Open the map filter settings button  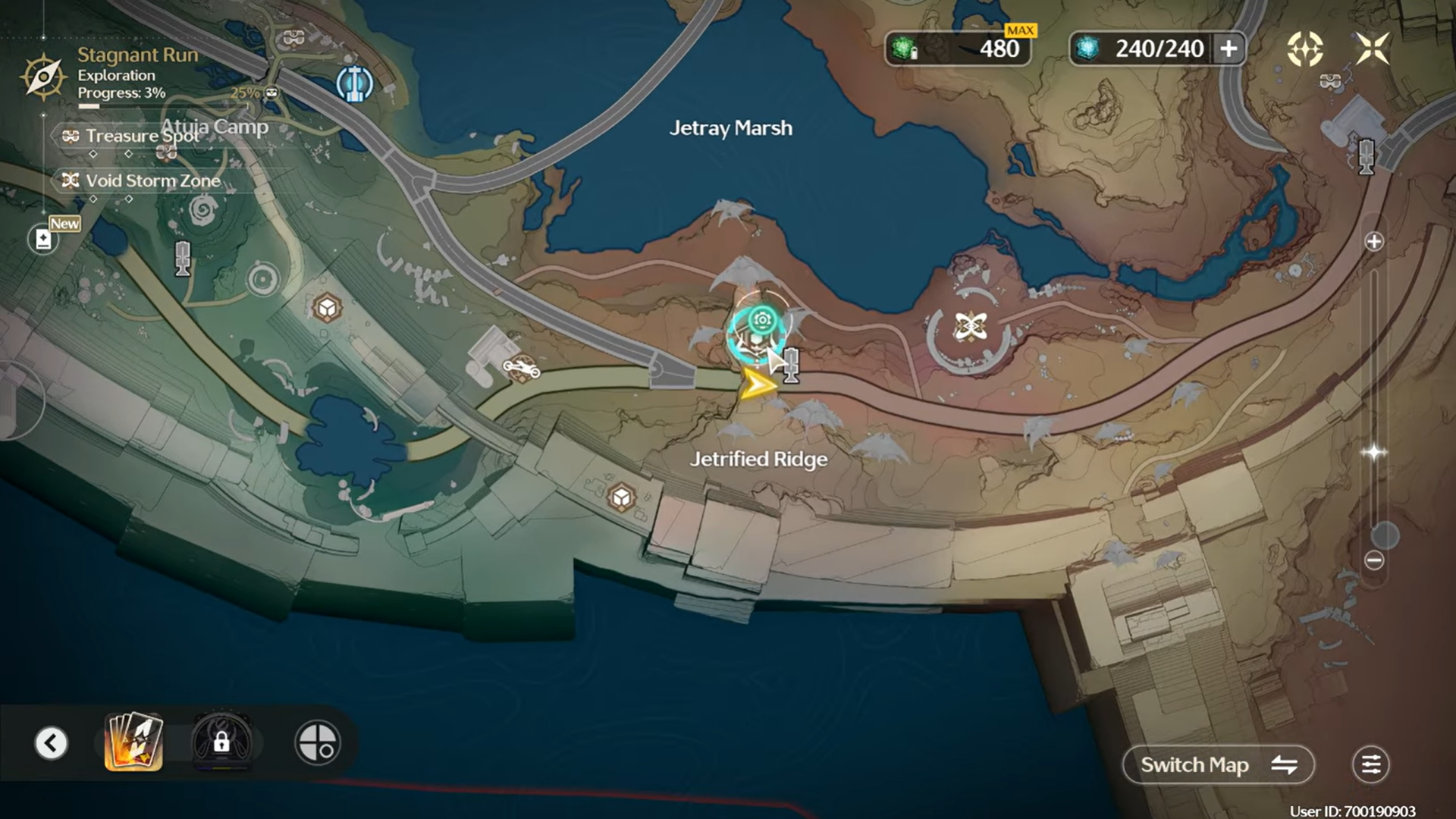1370,764
